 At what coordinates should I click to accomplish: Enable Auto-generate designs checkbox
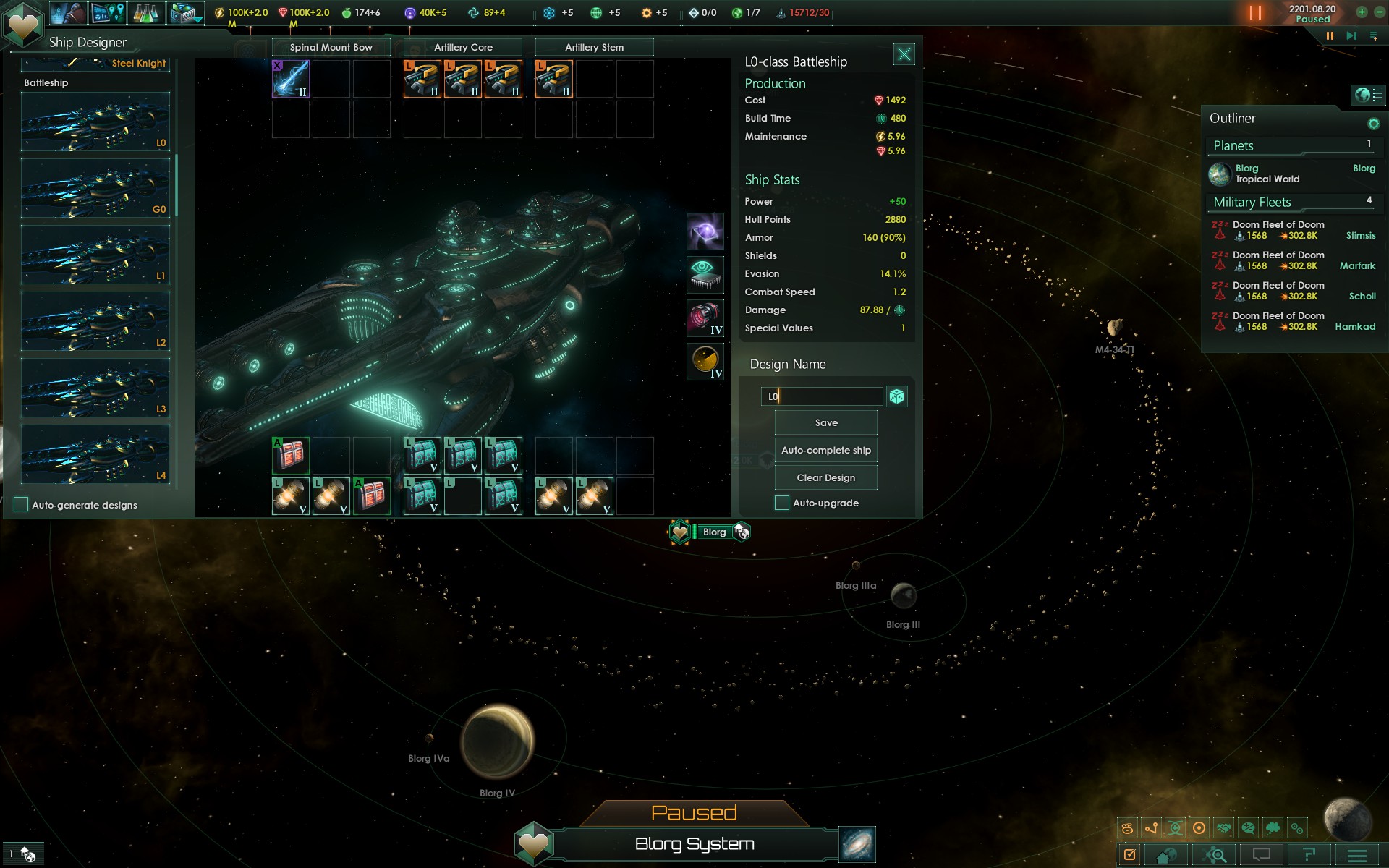point(22,505)
